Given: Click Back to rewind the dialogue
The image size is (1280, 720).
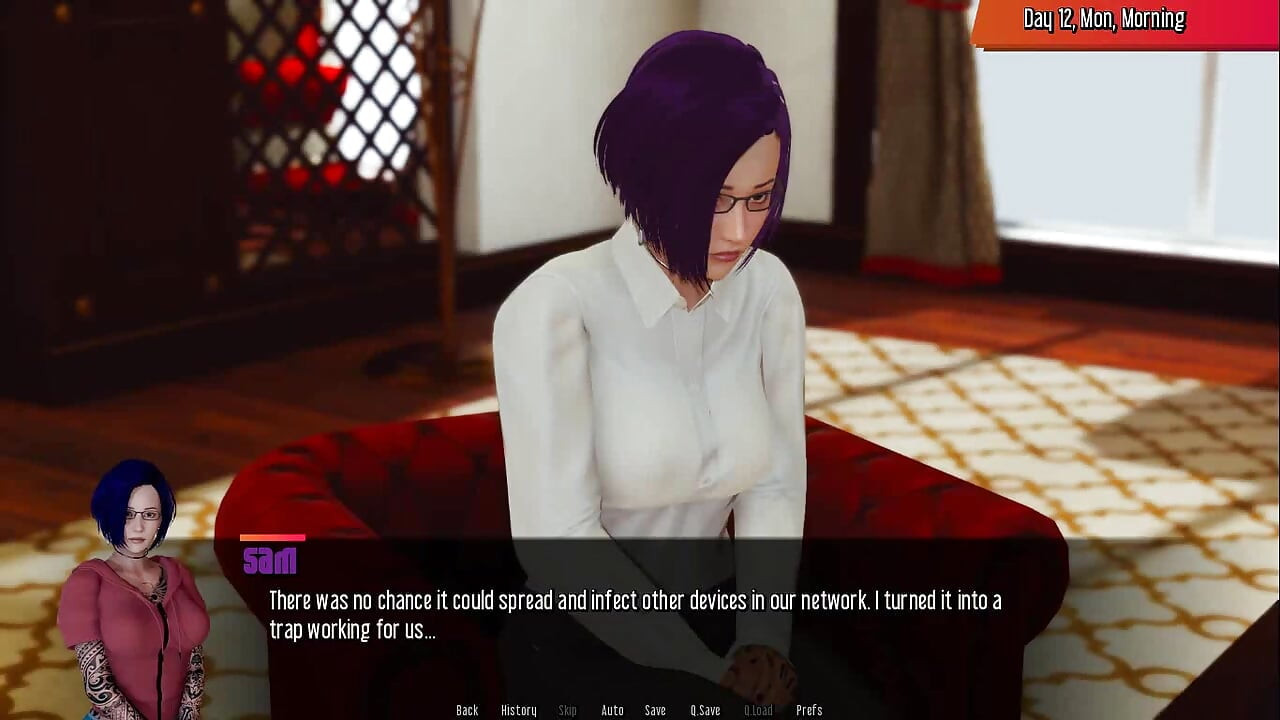Looking at the screenshot, I should click(x=467, y=709).
